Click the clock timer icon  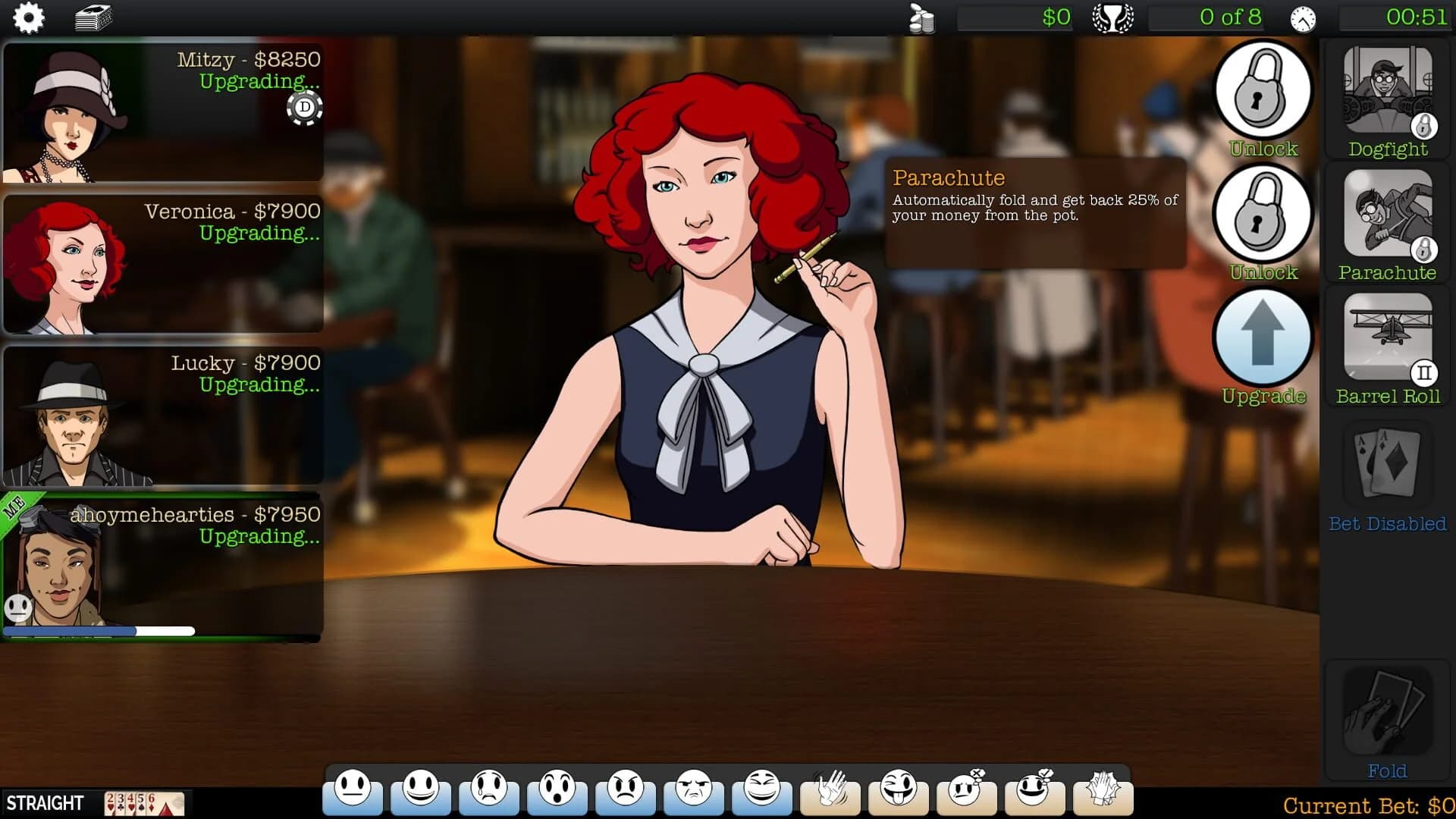pos(1303,18)
